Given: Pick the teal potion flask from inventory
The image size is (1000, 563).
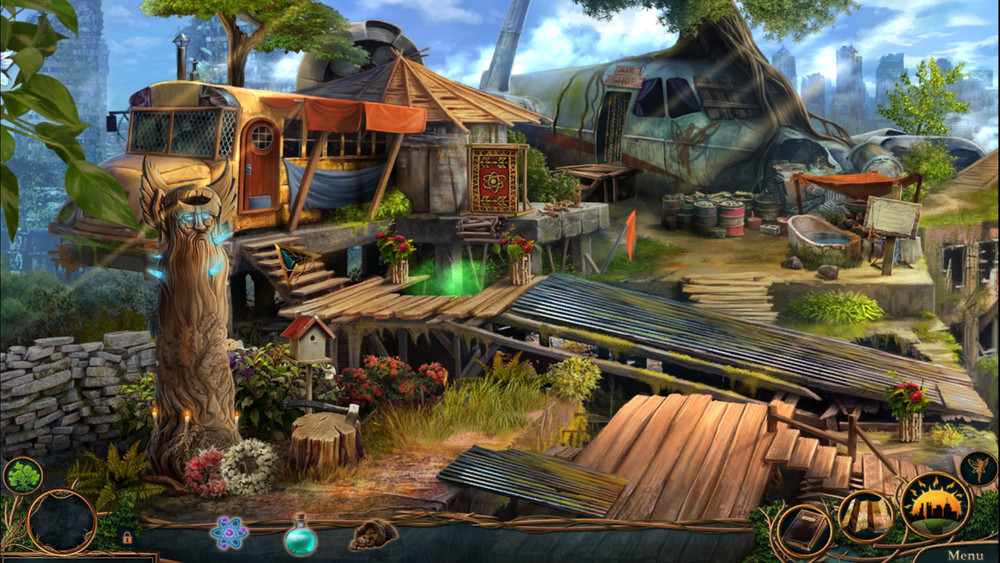Looking at the screenshot, I should pyautogui.click(x=300, y=535).
